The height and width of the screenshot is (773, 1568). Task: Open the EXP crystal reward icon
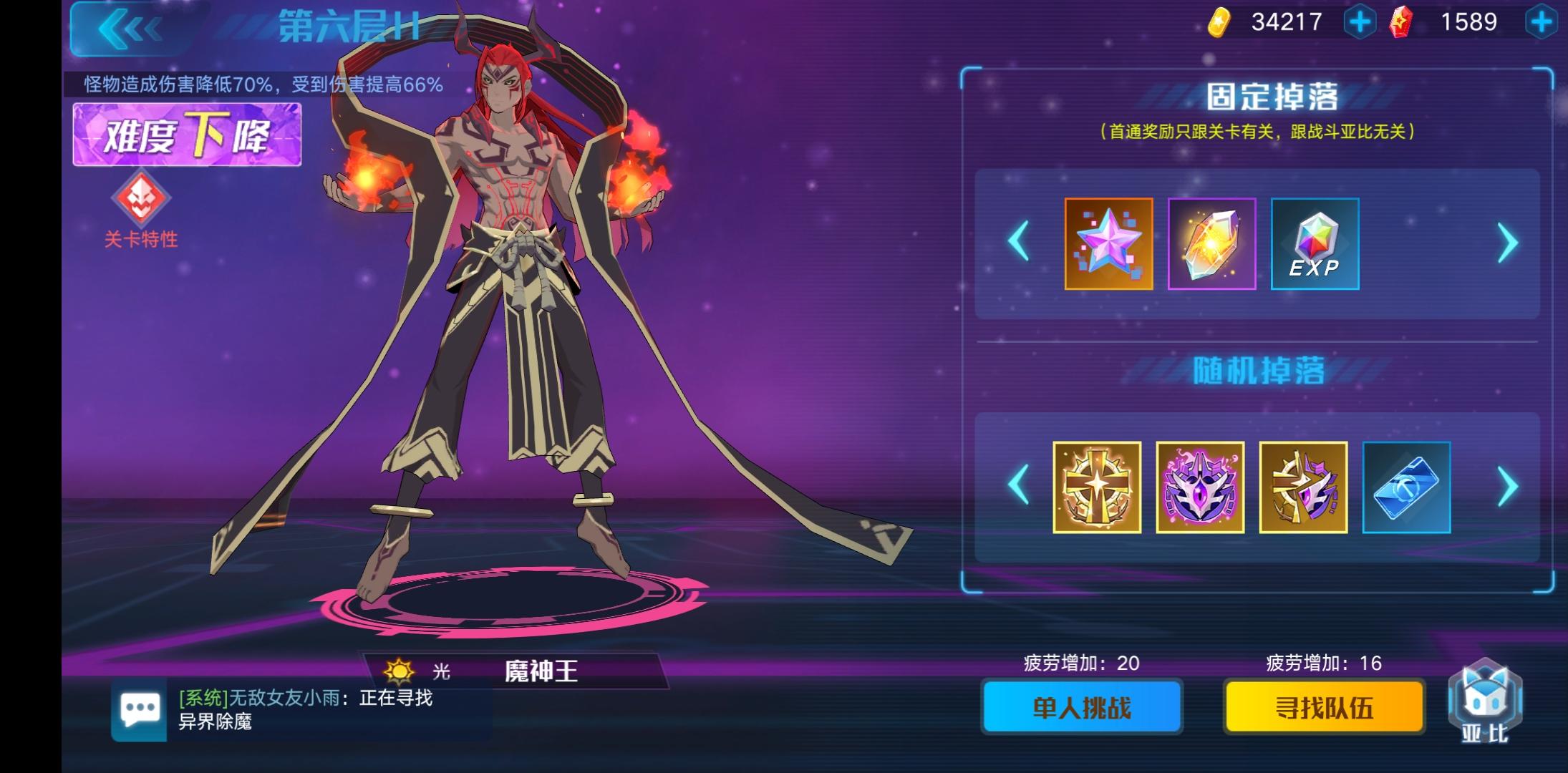(x=1316, y=244)
